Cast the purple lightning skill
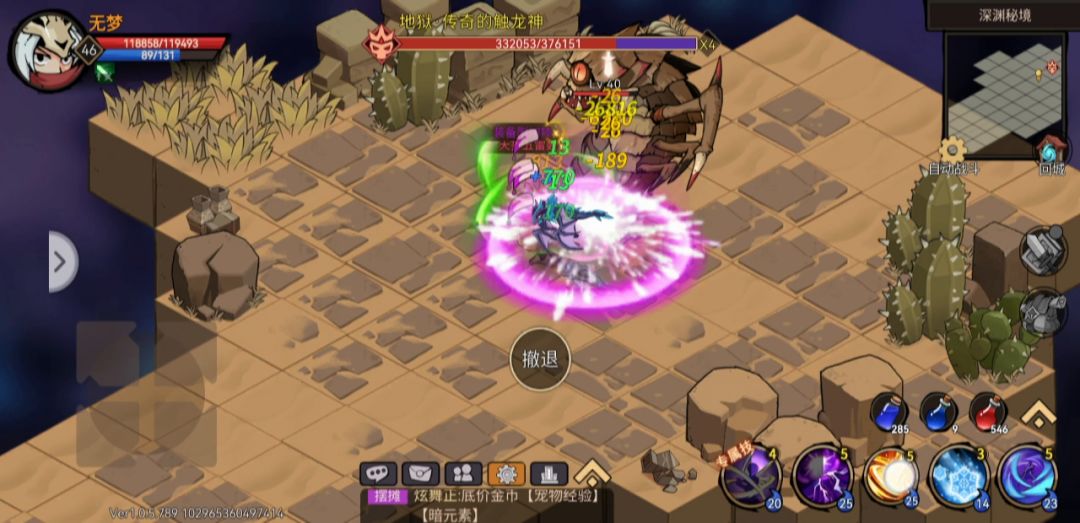 pos(821,476)
